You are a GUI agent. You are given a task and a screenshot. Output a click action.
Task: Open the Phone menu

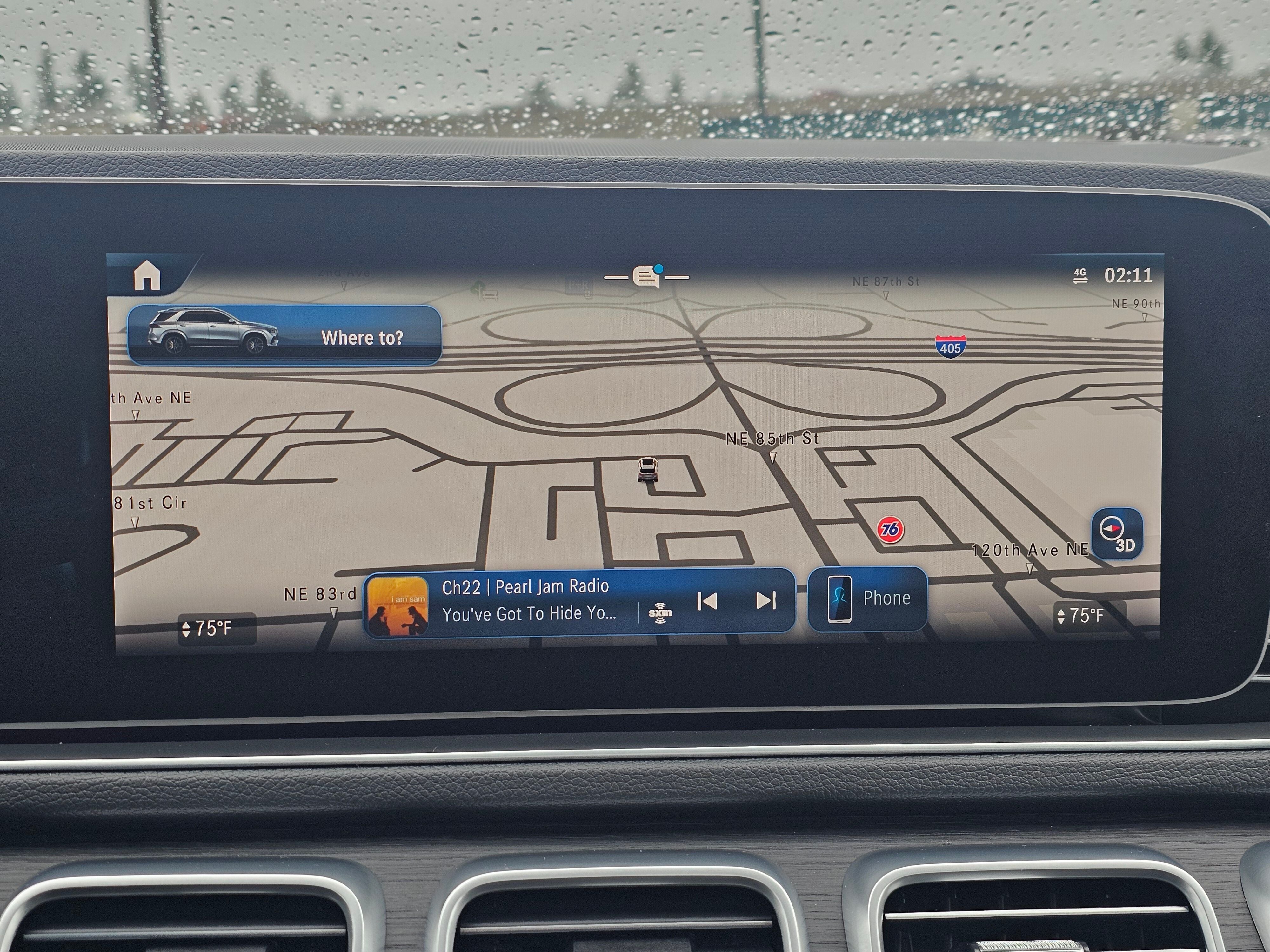pyautogui.click(x=867, y=599)
